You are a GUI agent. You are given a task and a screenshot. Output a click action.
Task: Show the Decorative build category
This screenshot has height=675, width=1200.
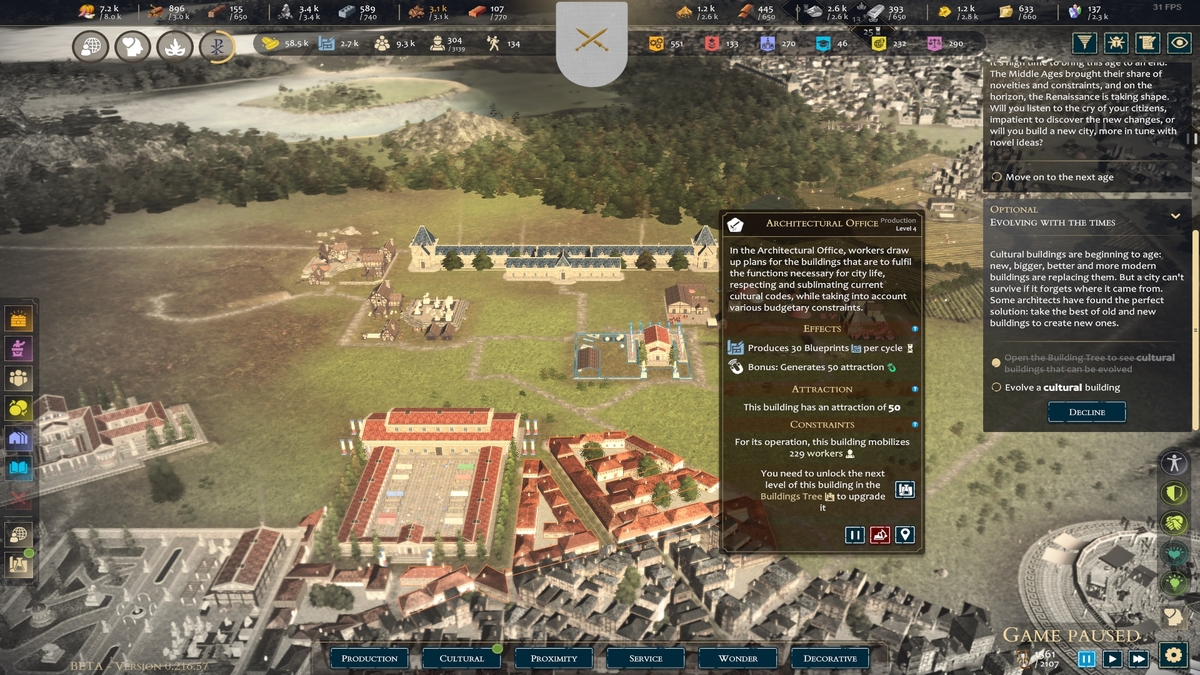[830, 658]
